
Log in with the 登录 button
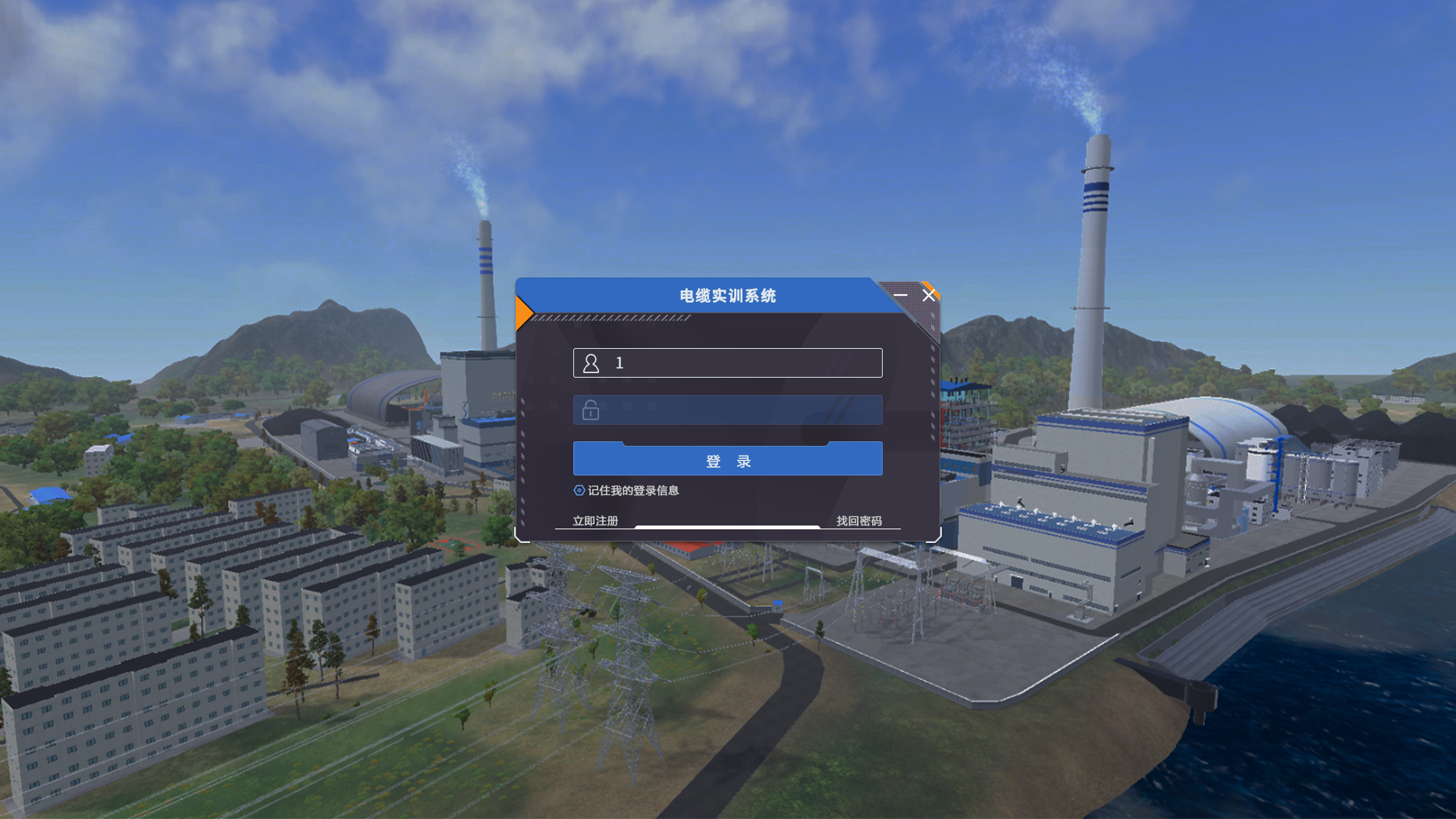727,460
